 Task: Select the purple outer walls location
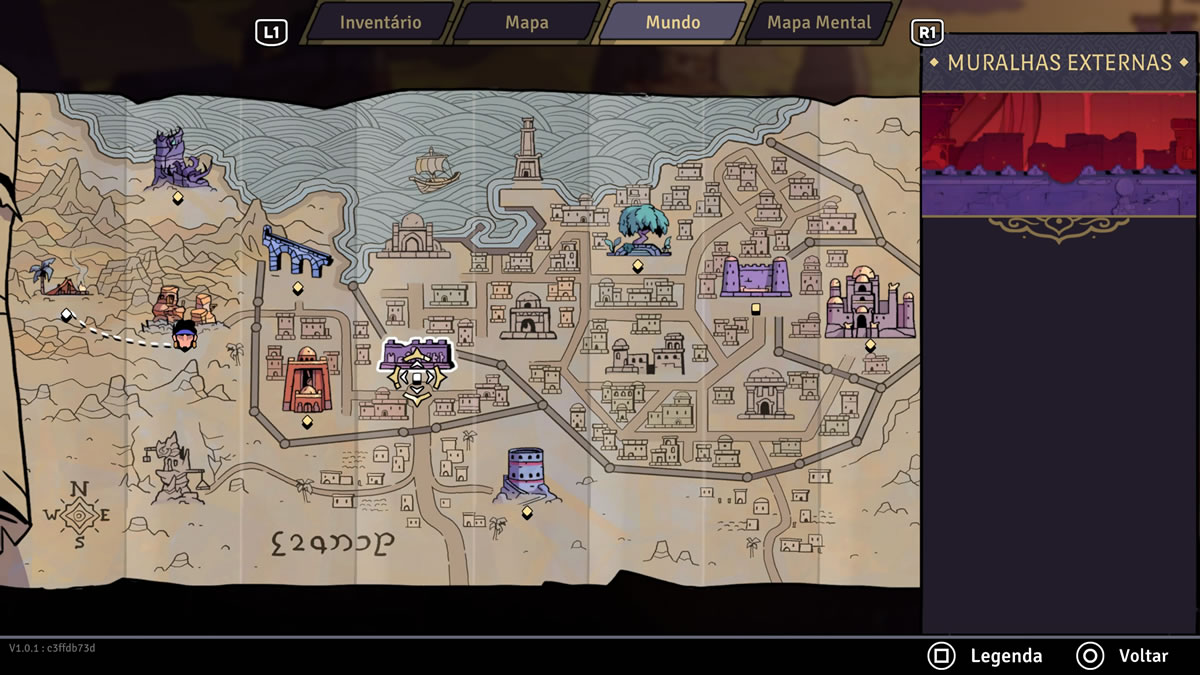tap(417, 356)
